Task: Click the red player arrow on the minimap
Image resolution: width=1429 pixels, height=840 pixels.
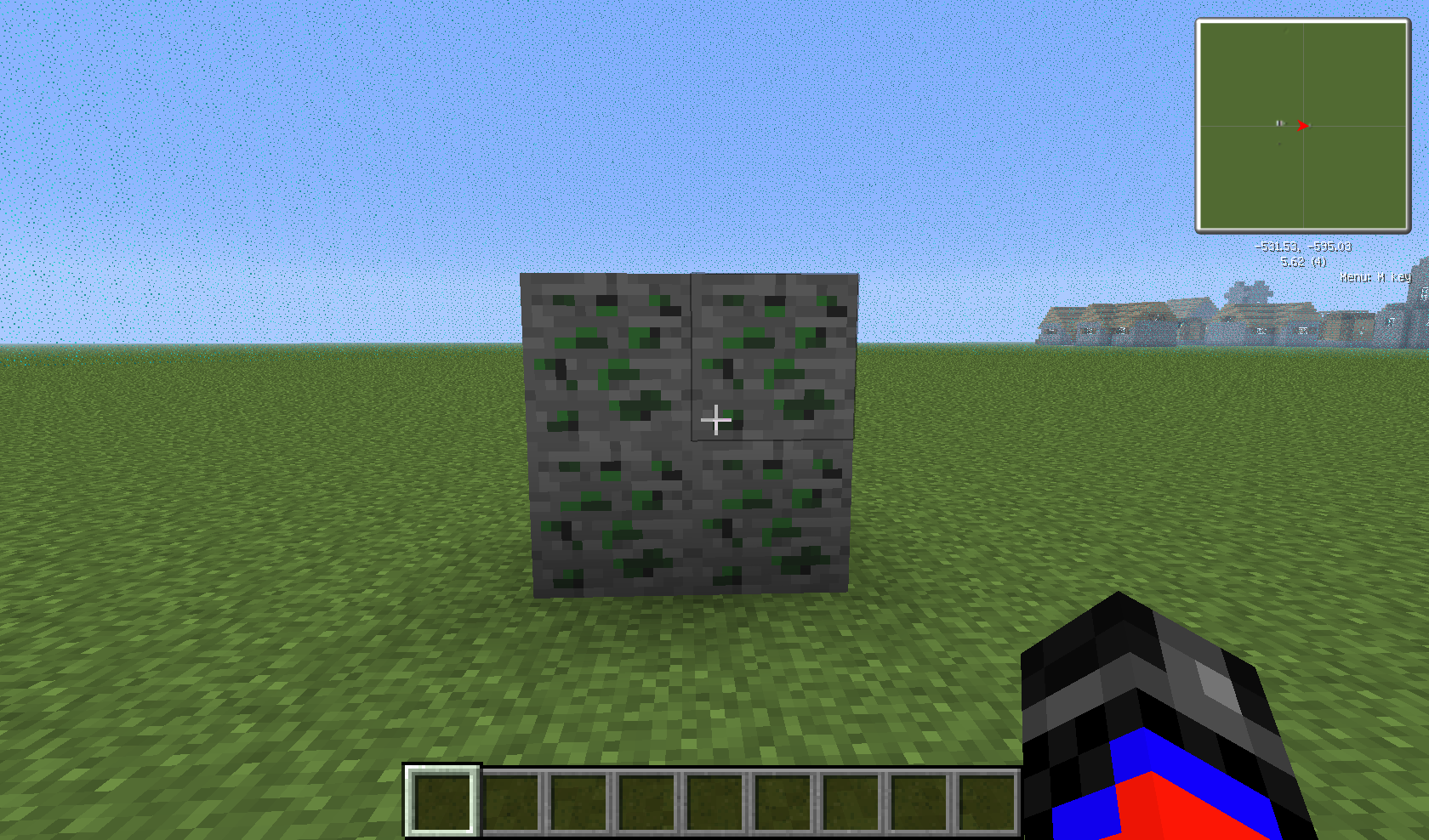Action: click(x=1304, y=126)
